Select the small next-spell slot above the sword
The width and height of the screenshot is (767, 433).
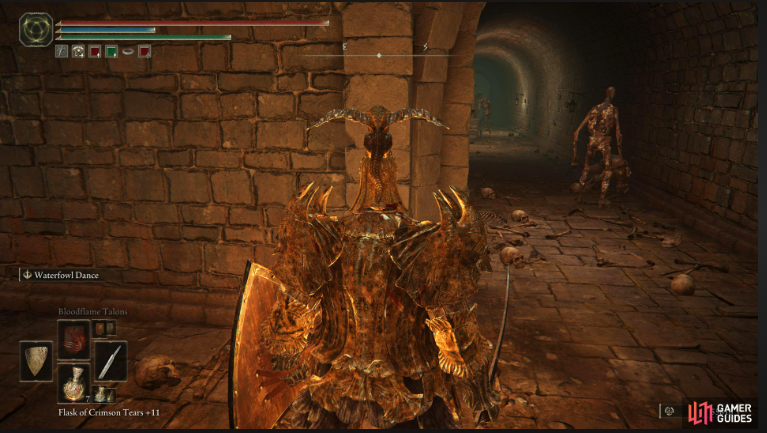coord(99,327)
